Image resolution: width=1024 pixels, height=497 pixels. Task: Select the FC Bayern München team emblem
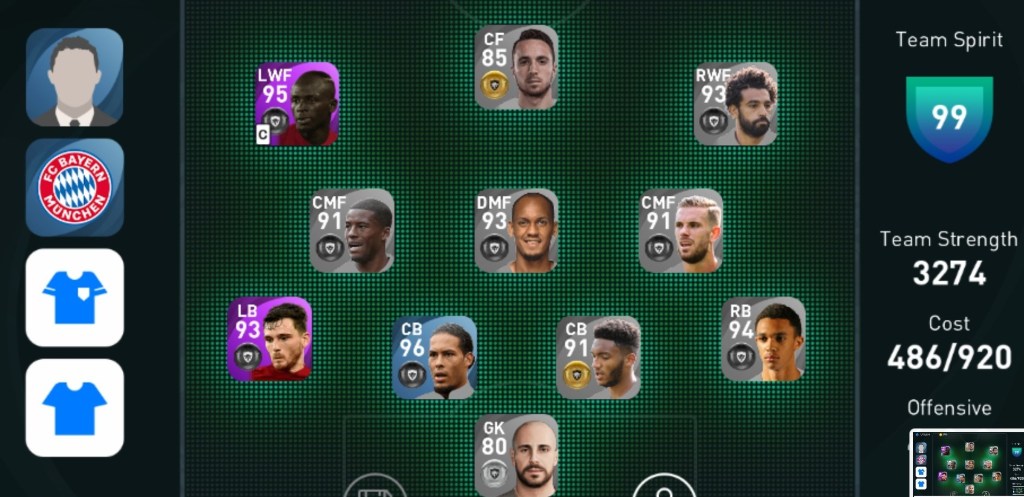click(x=74, y=187)
